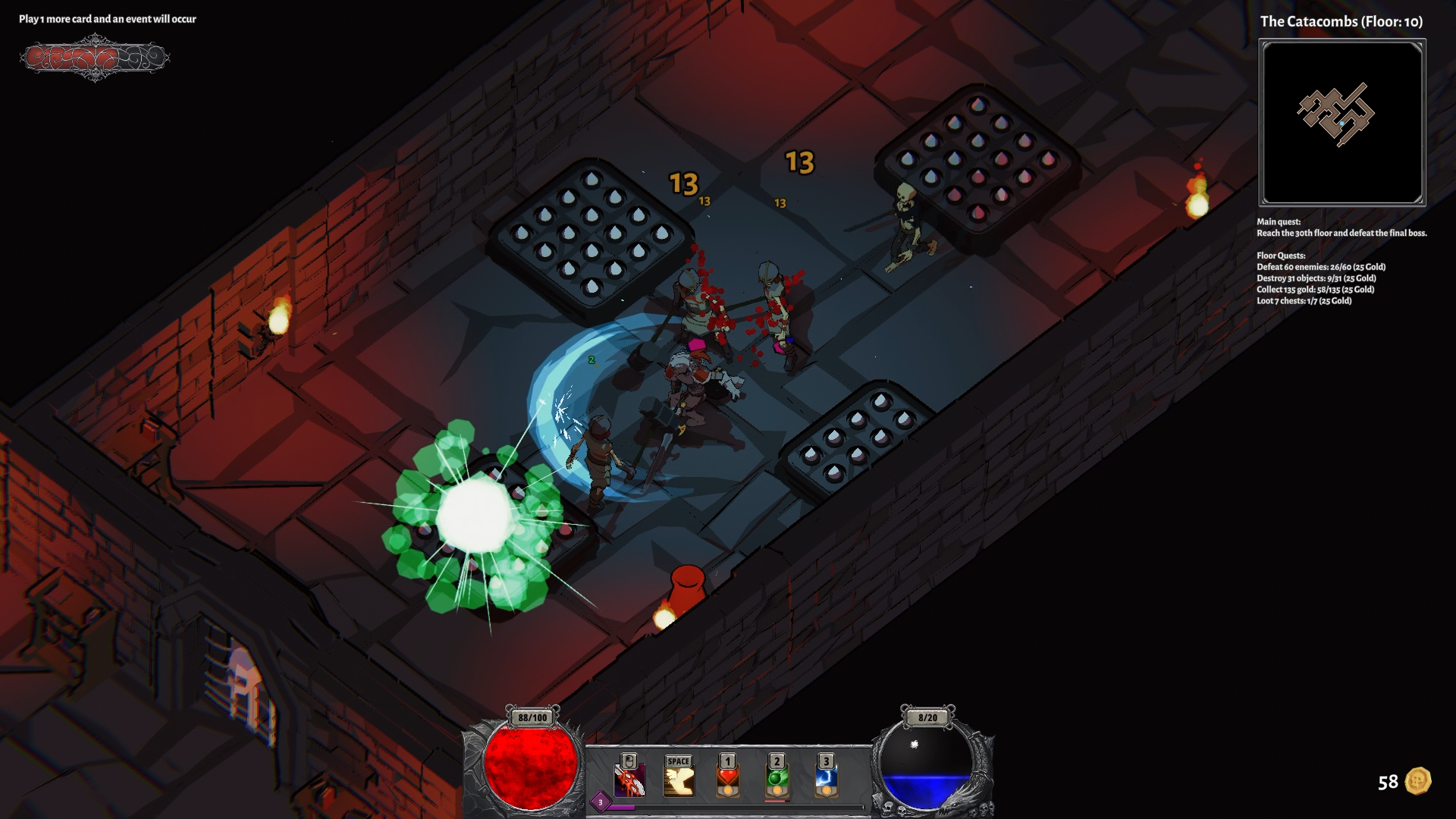Click the 'Main quest' heading text

pos(1278,221)
